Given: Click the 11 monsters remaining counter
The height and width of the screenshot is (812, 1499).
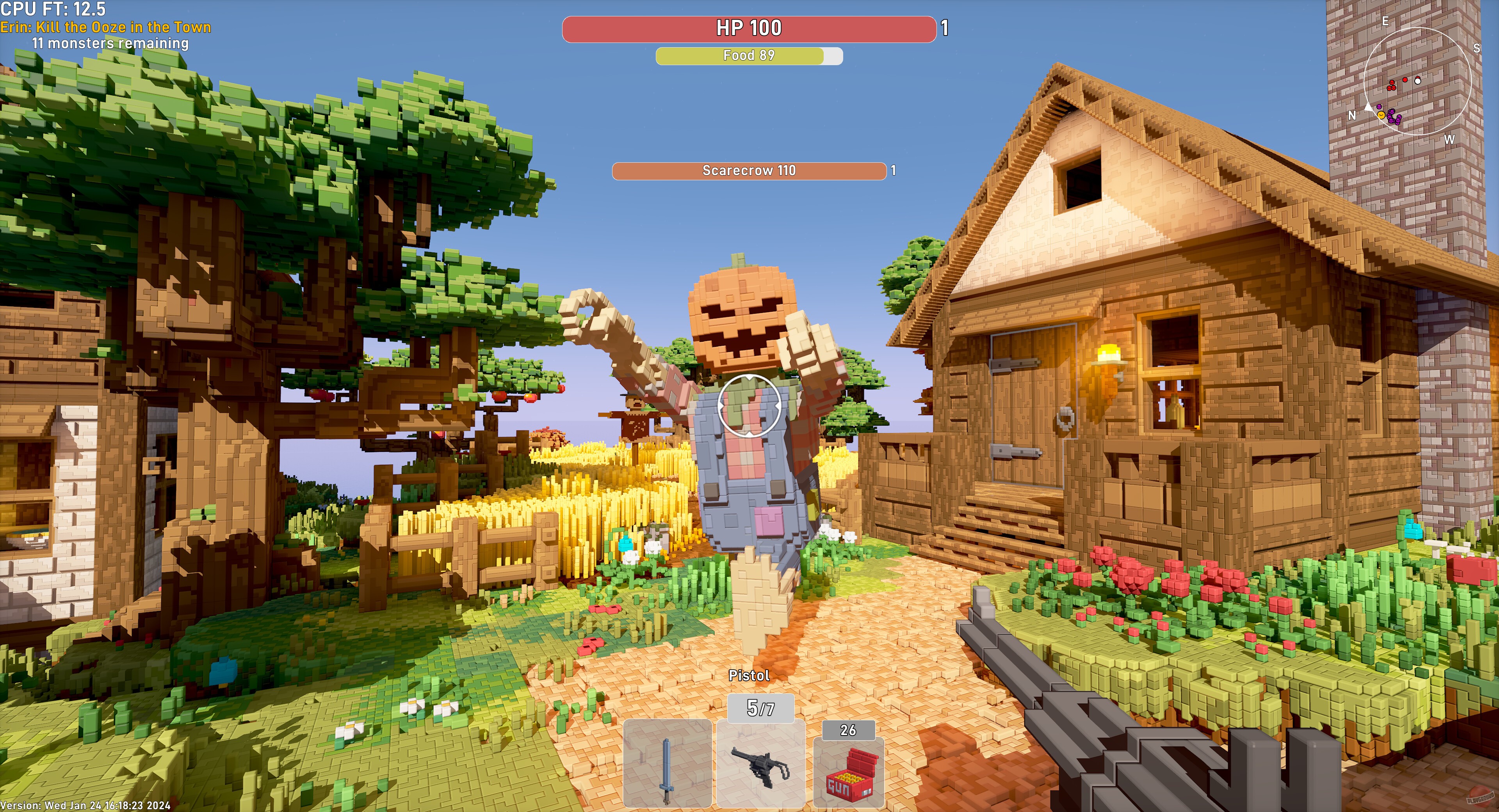Looking at the screenshot, I should tap(110, 43).
